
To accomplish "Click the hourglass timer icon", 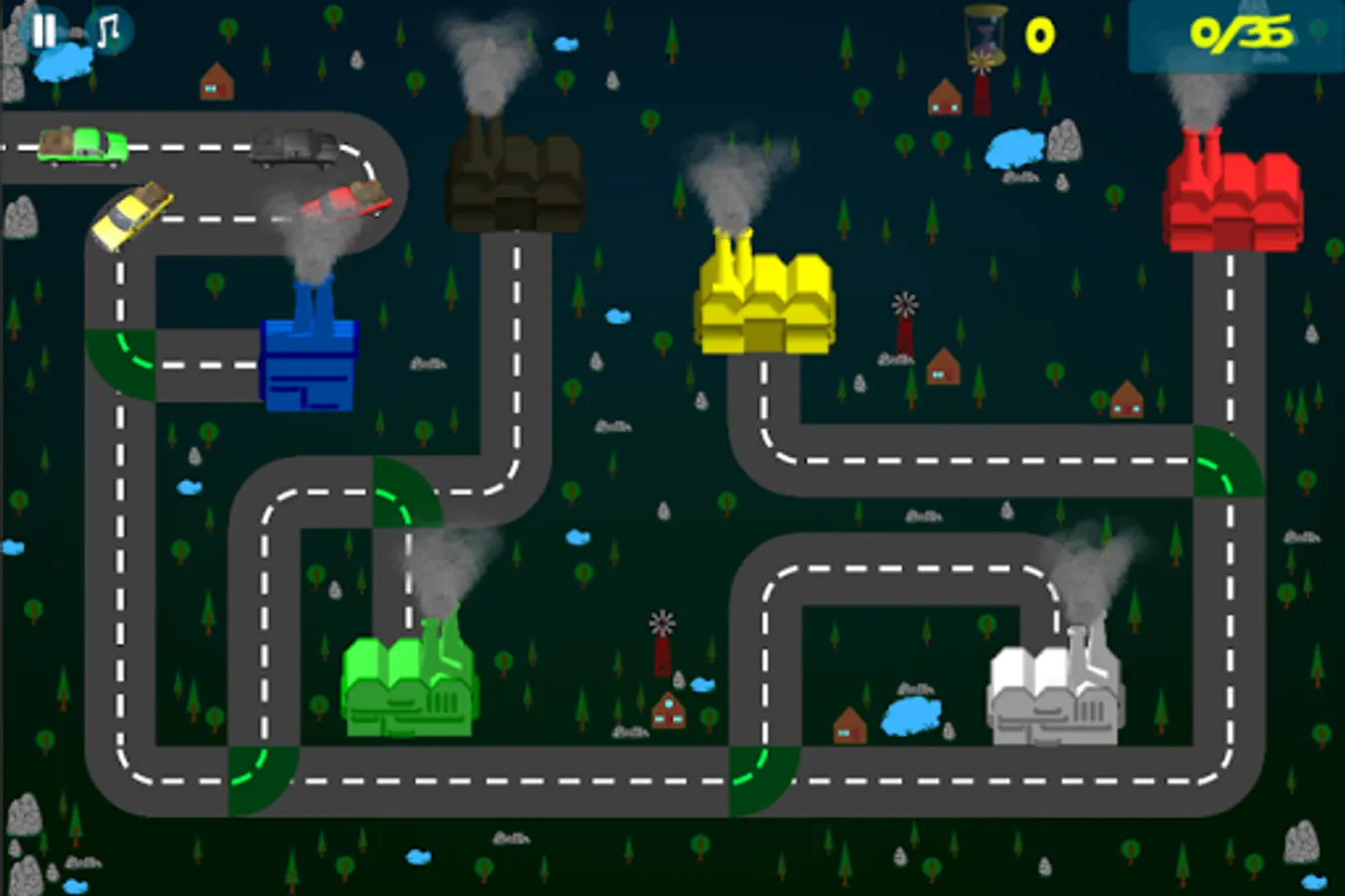I will pos(982,37).
